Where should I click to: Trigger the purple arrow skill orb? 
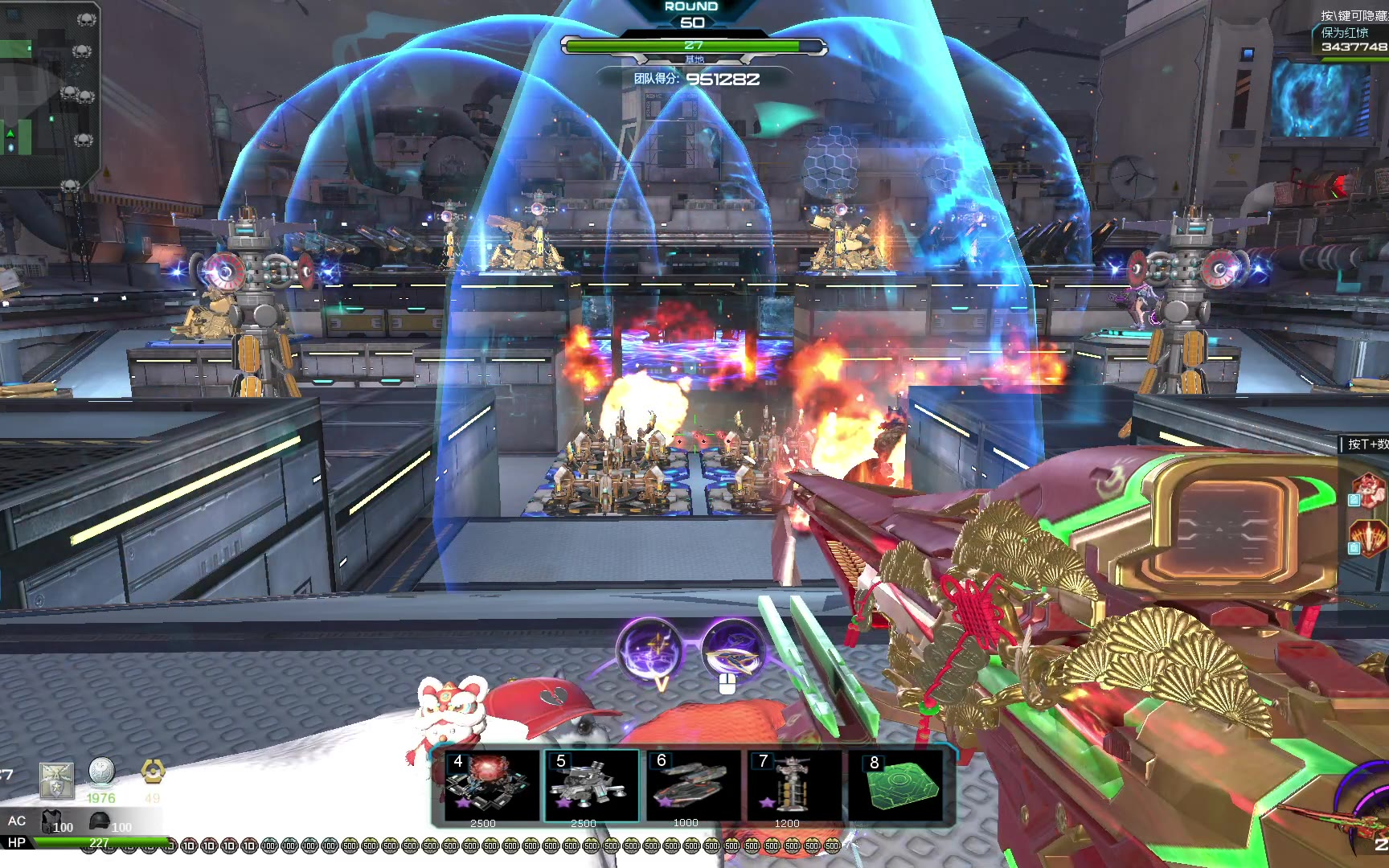(x=731, y=650)
